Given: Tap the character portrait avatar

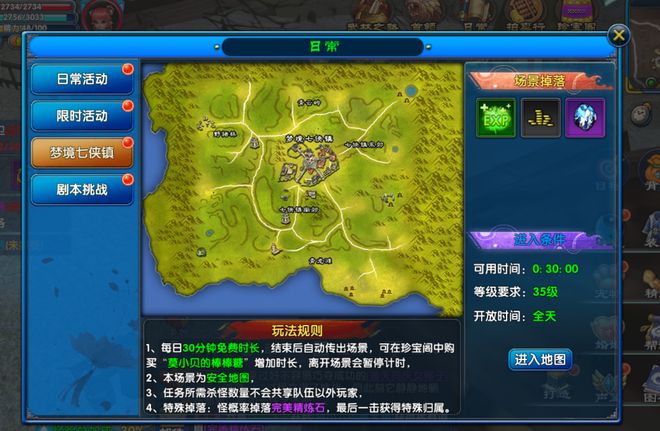Looking at the screenshot, I should click(x=102, y=15).
